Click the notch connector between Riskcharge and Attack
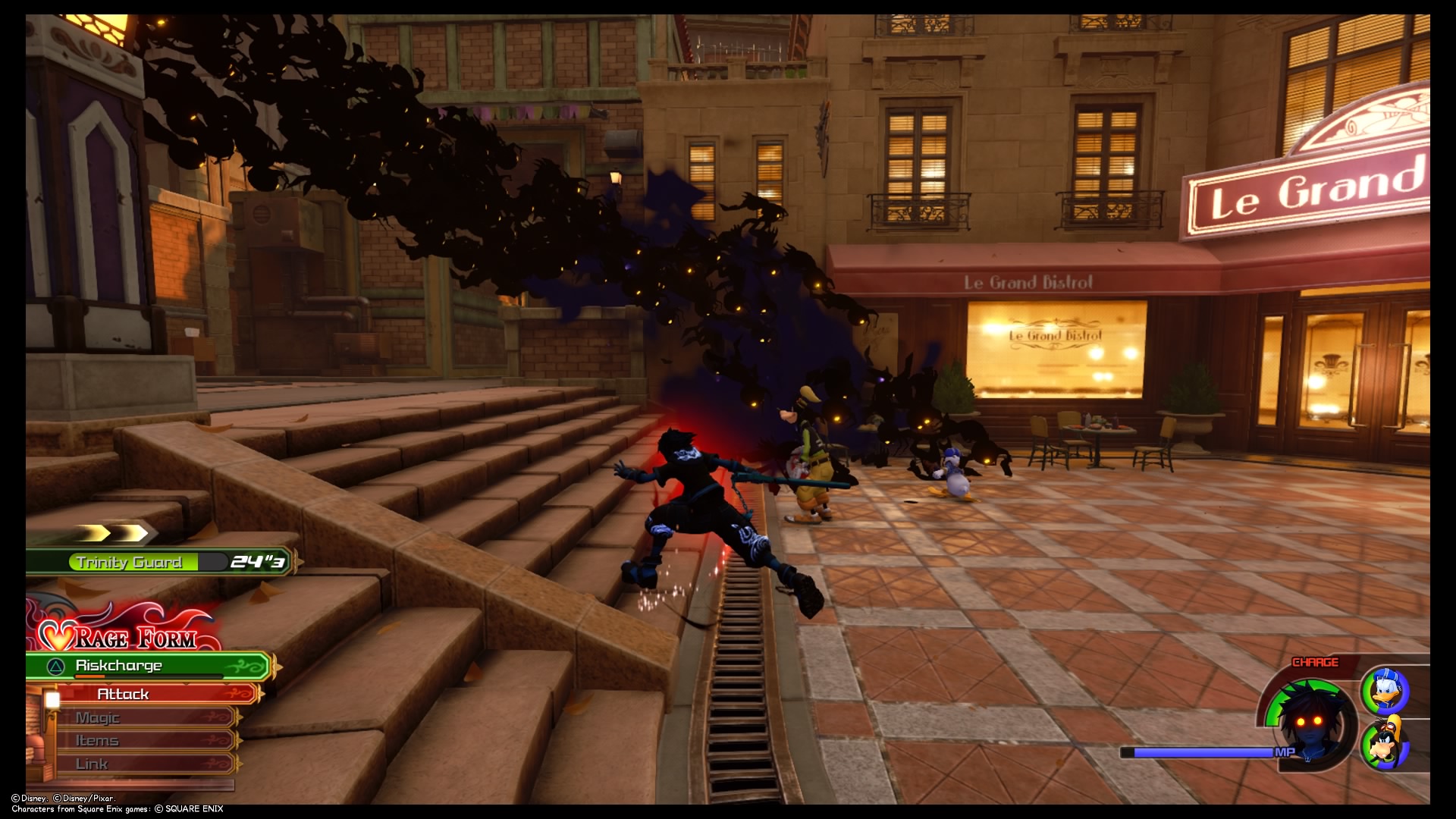 point(108,683)
